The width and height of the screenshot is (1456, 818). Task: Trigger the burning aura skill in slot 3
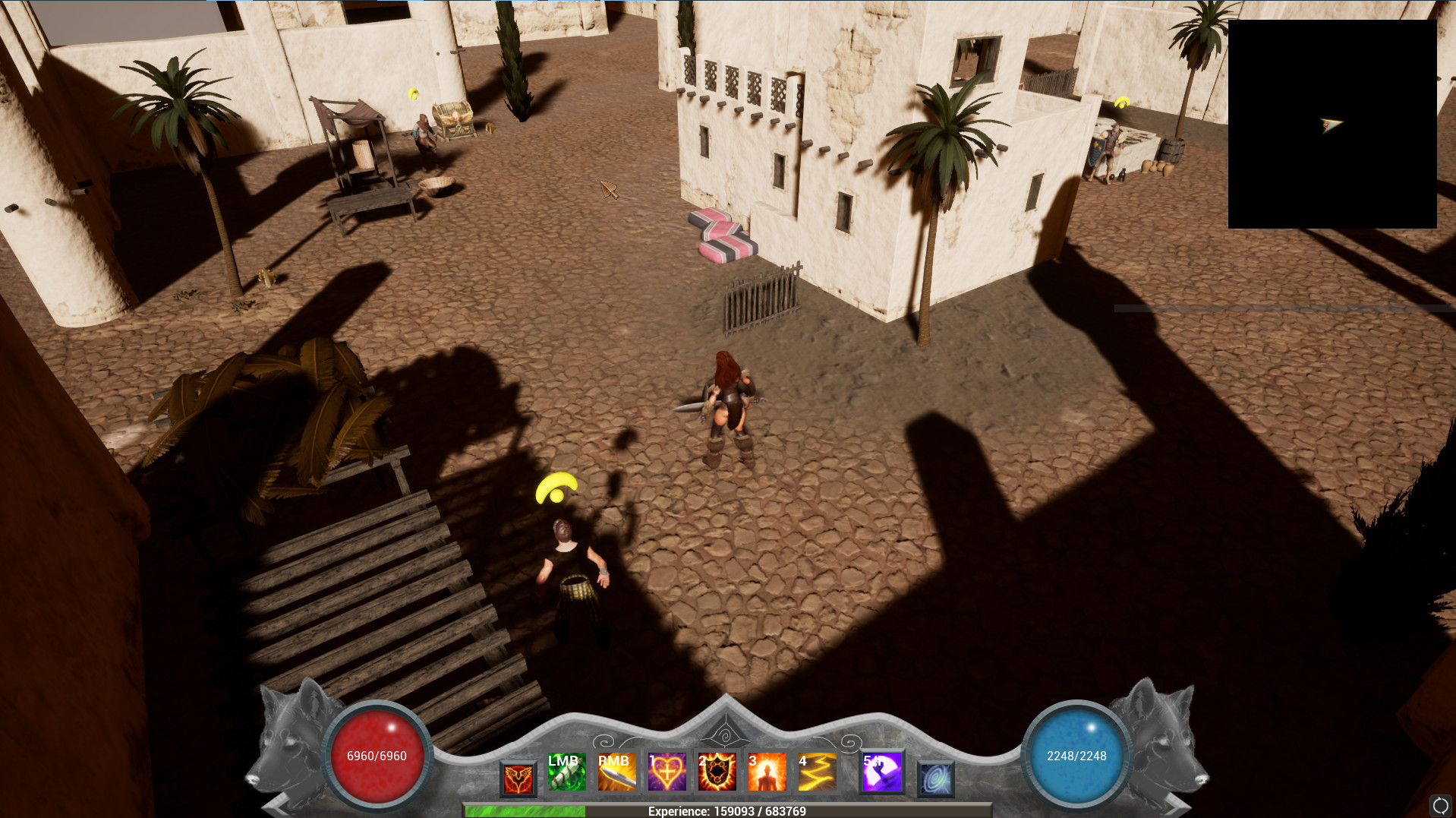click(767, 772)
